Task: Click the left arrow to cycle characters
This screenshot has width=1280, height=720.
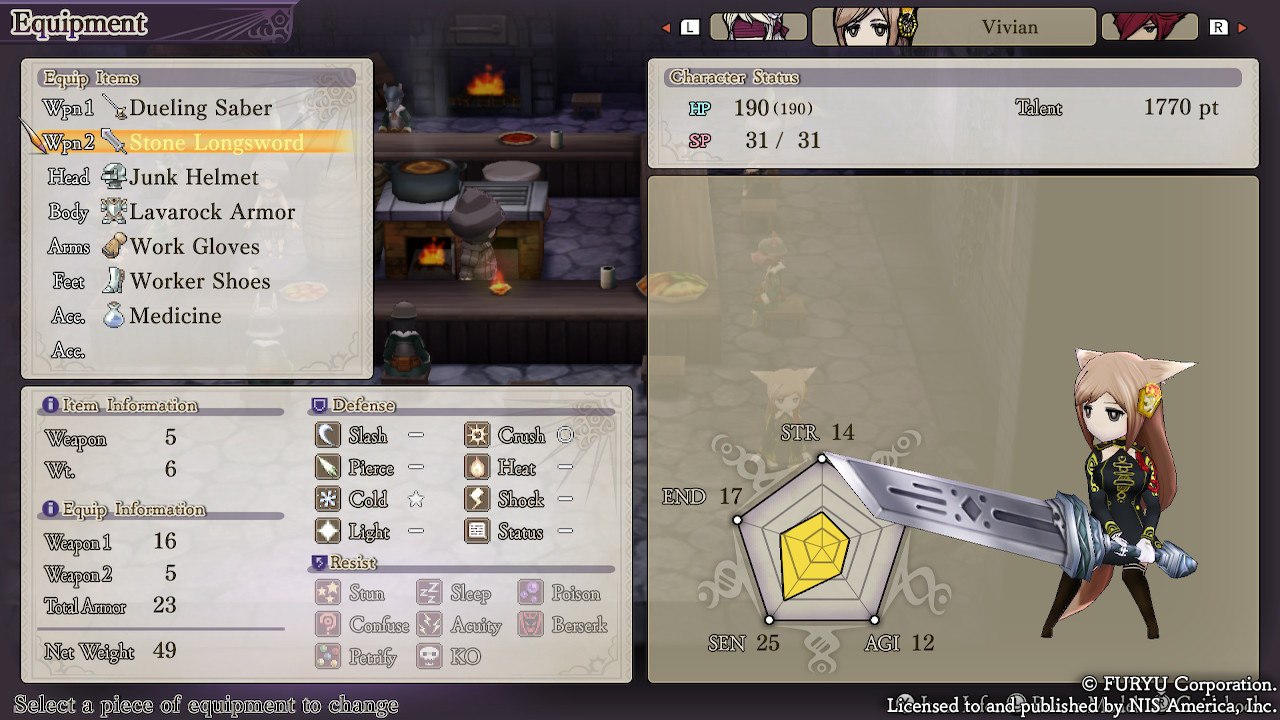Action: [x=667, y=28]
